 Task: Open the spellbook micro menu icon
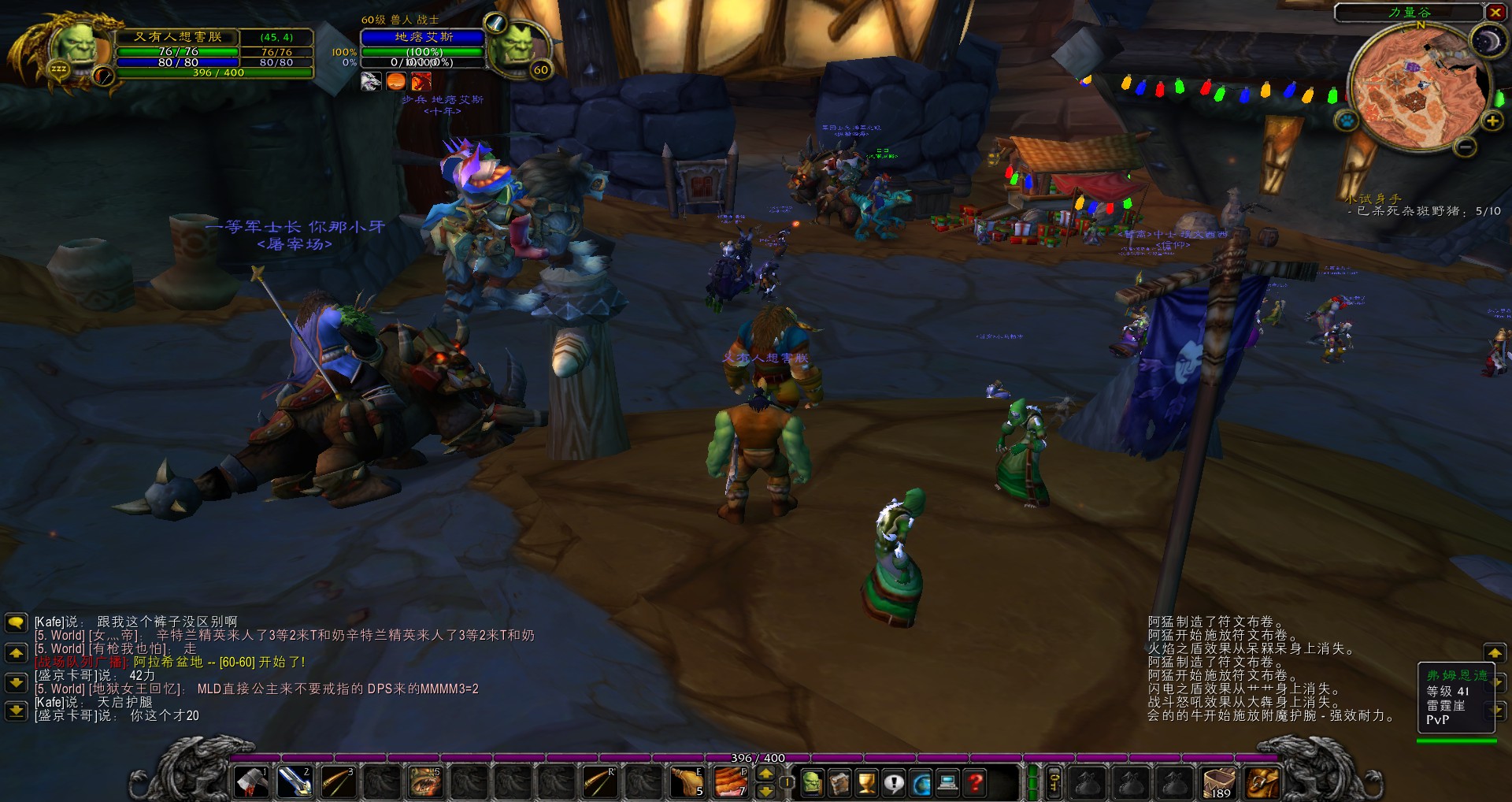pyautogui.click(x=839, y=783)
